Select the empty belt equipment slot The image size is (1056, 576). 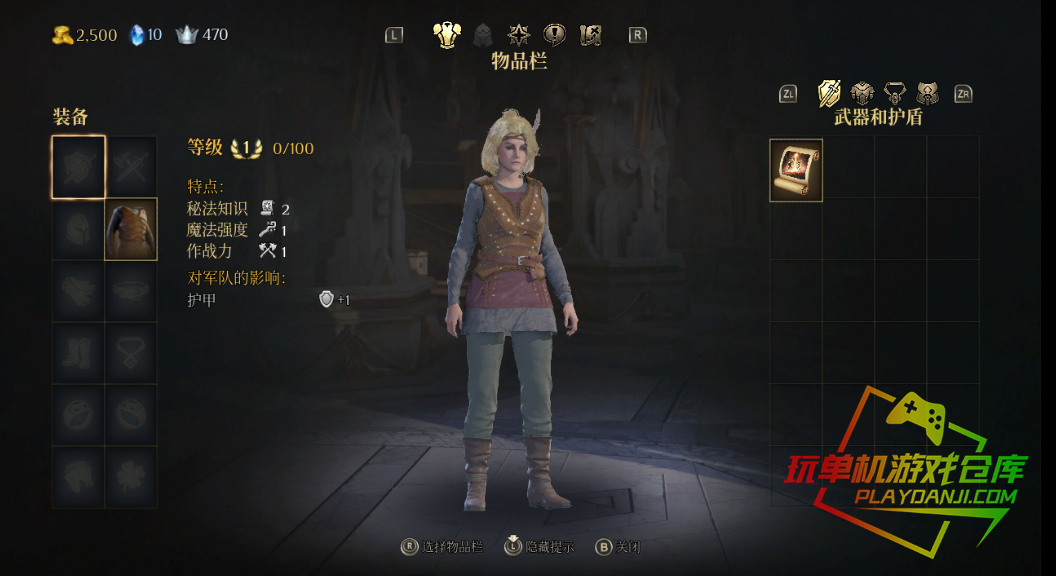click(131, 291)
